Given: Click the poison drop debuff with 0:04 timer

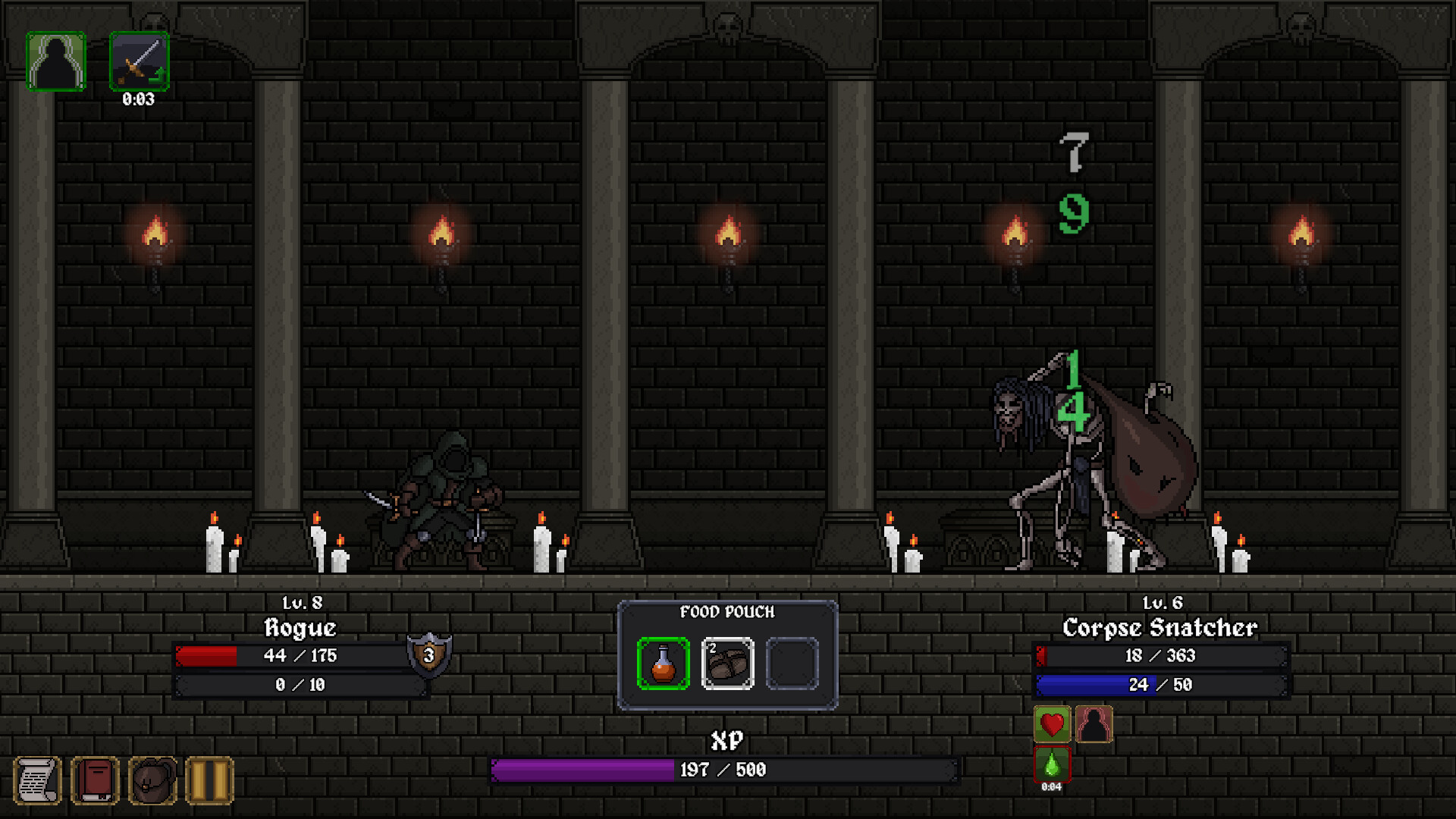Looking at the screenshot, I should [x=1052, y=764].
